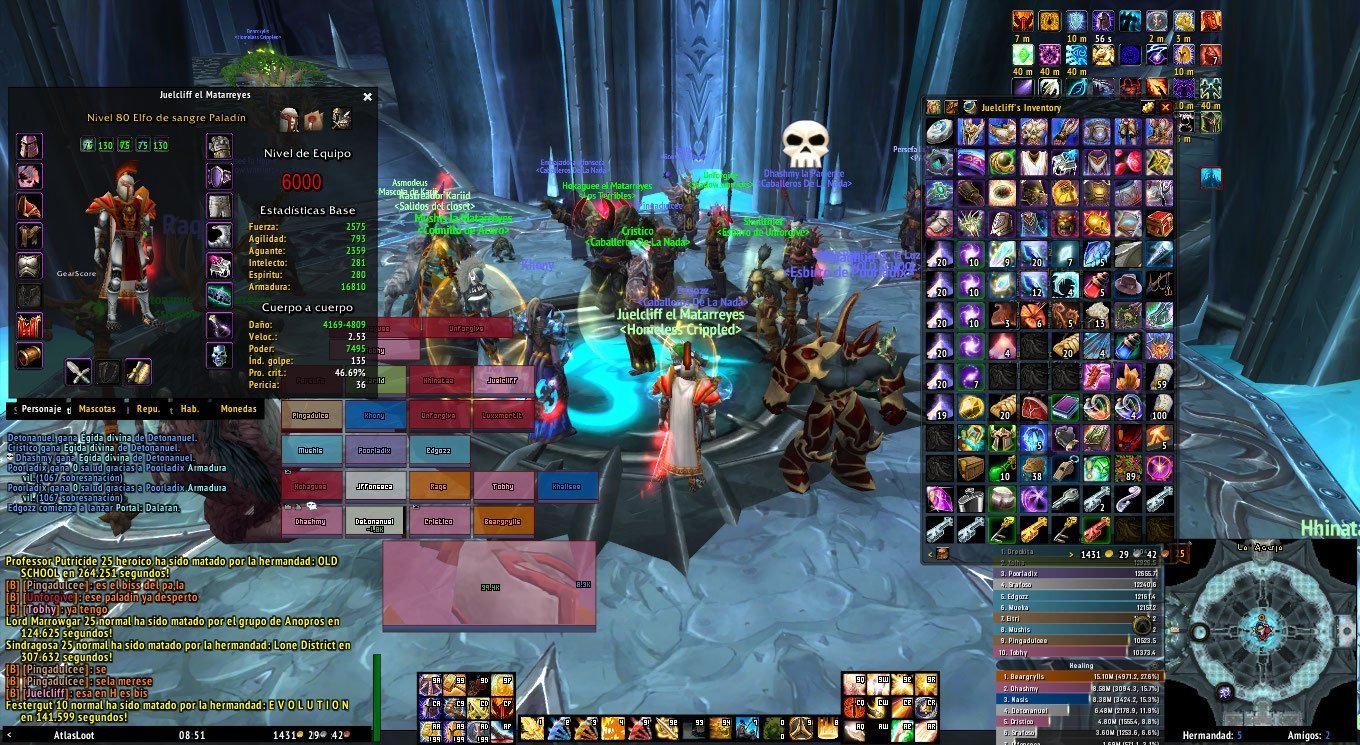The image size is (1360, 745).
Task: Select the Monedas tab
Action: [x=238, y=409]
